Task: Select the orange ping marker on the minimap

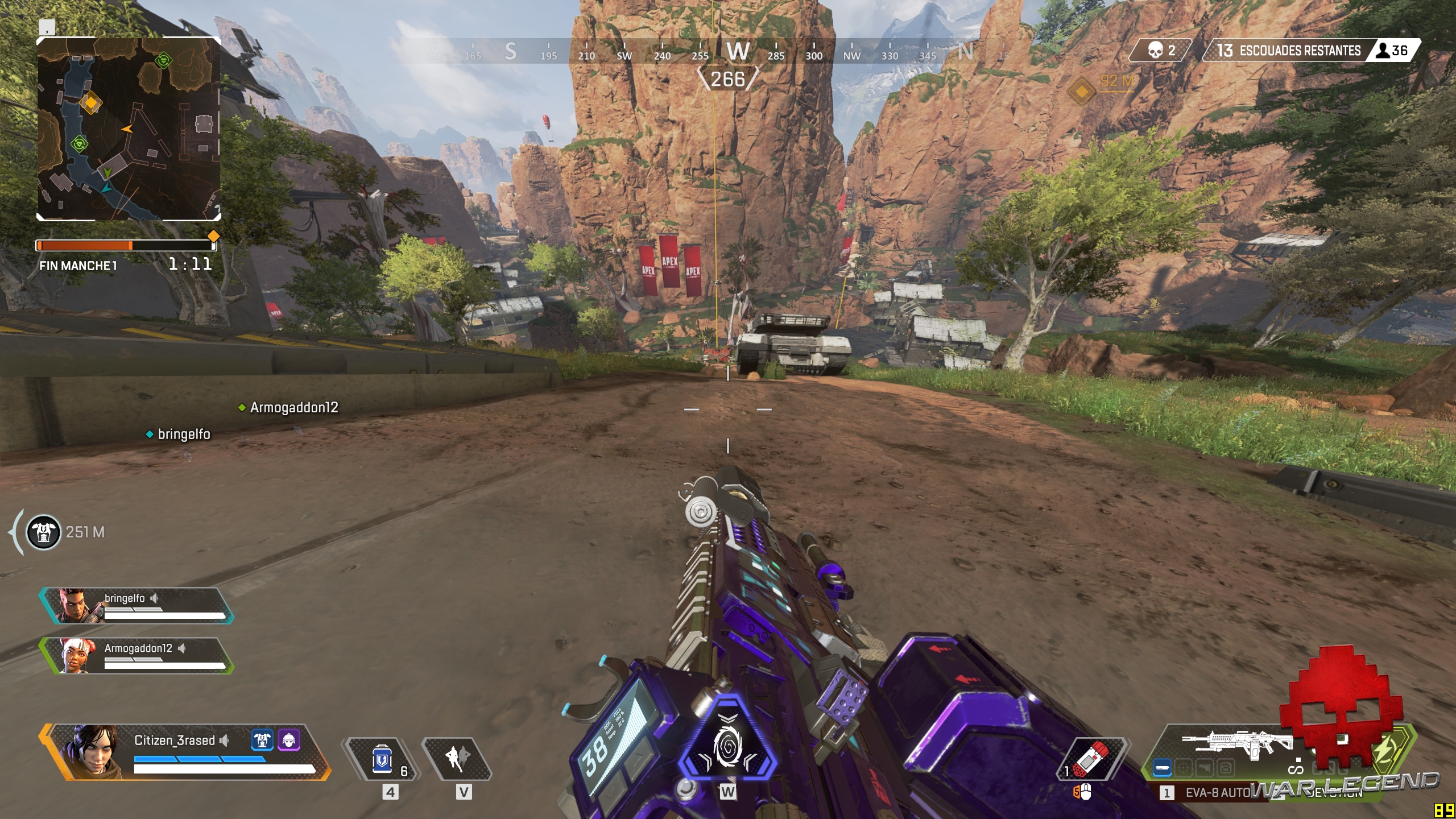Action: [90, 103]
